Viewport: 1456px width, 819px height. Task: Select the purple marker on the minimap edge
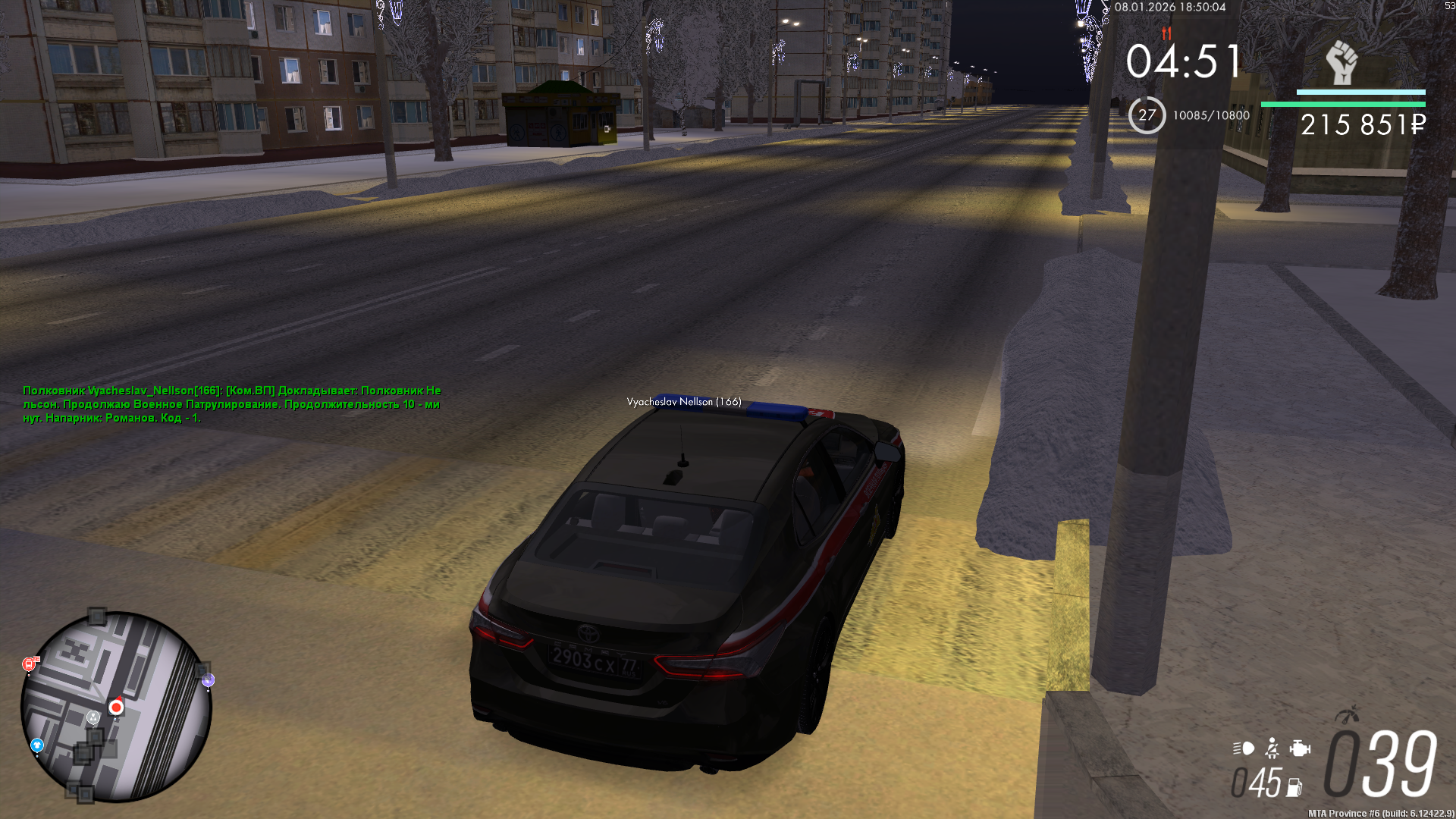[208, 680]
